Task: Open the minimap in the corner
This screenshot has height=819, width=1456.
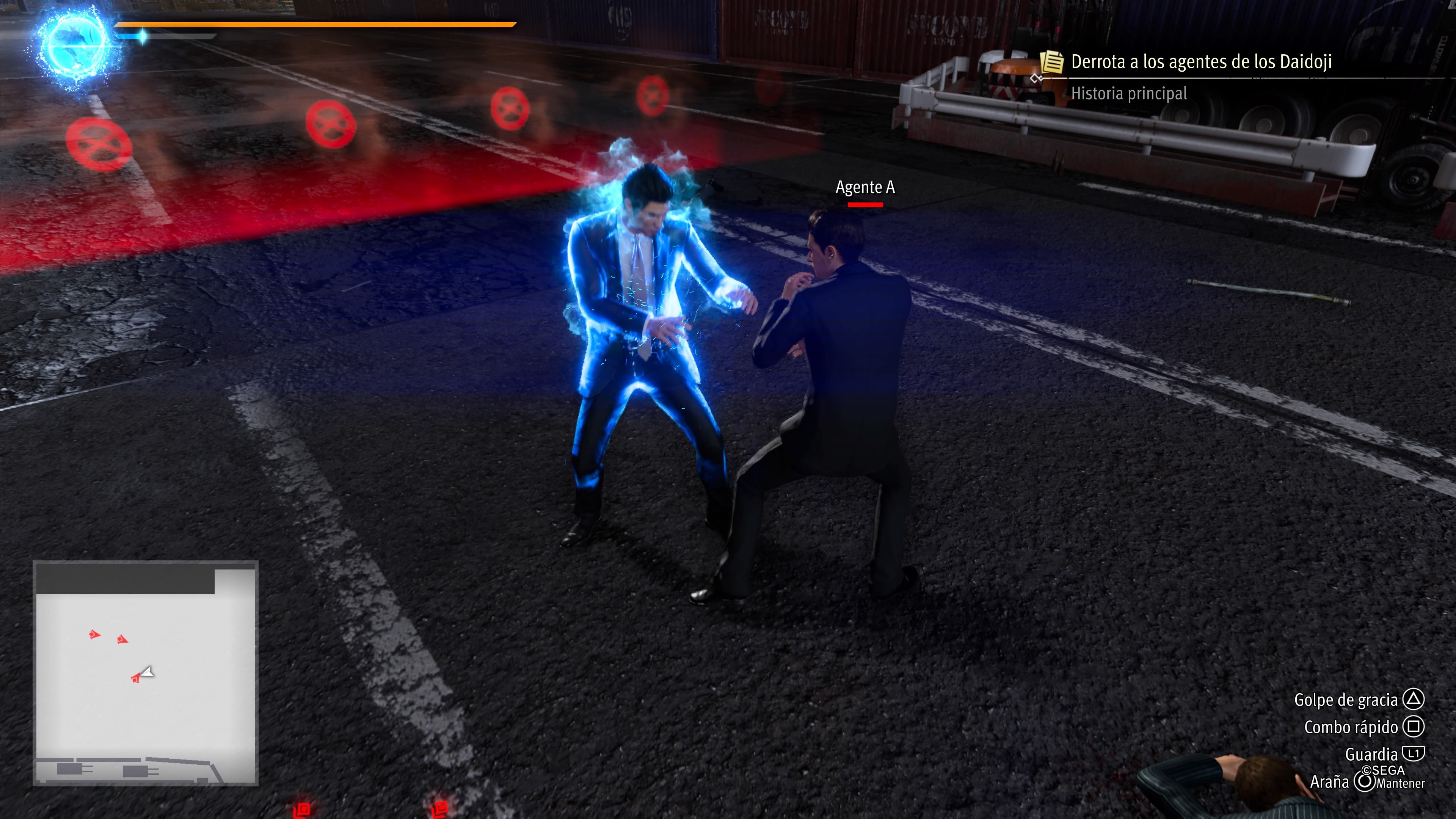Action: [145, 673]
